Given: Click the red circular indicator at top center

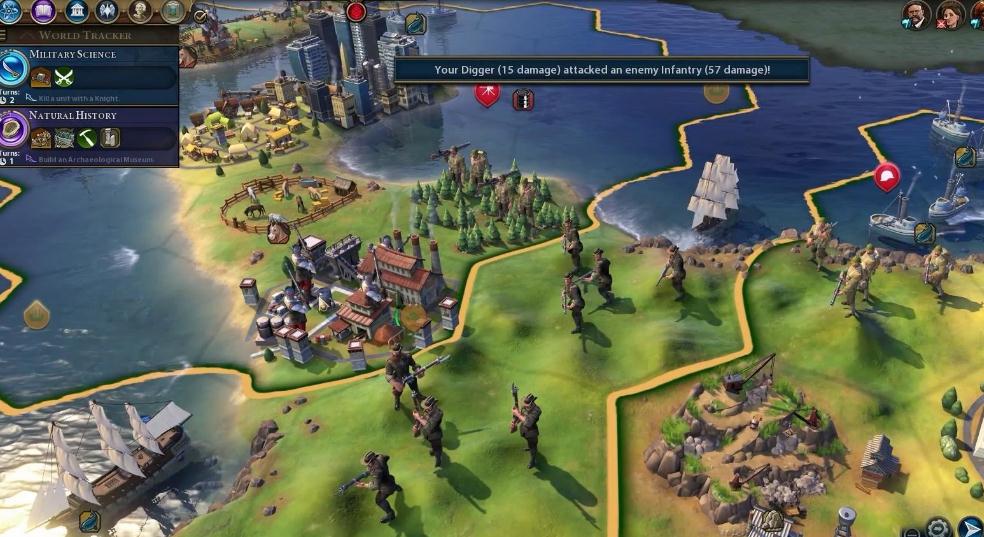Looking at the screenshot, I should 356,12.
